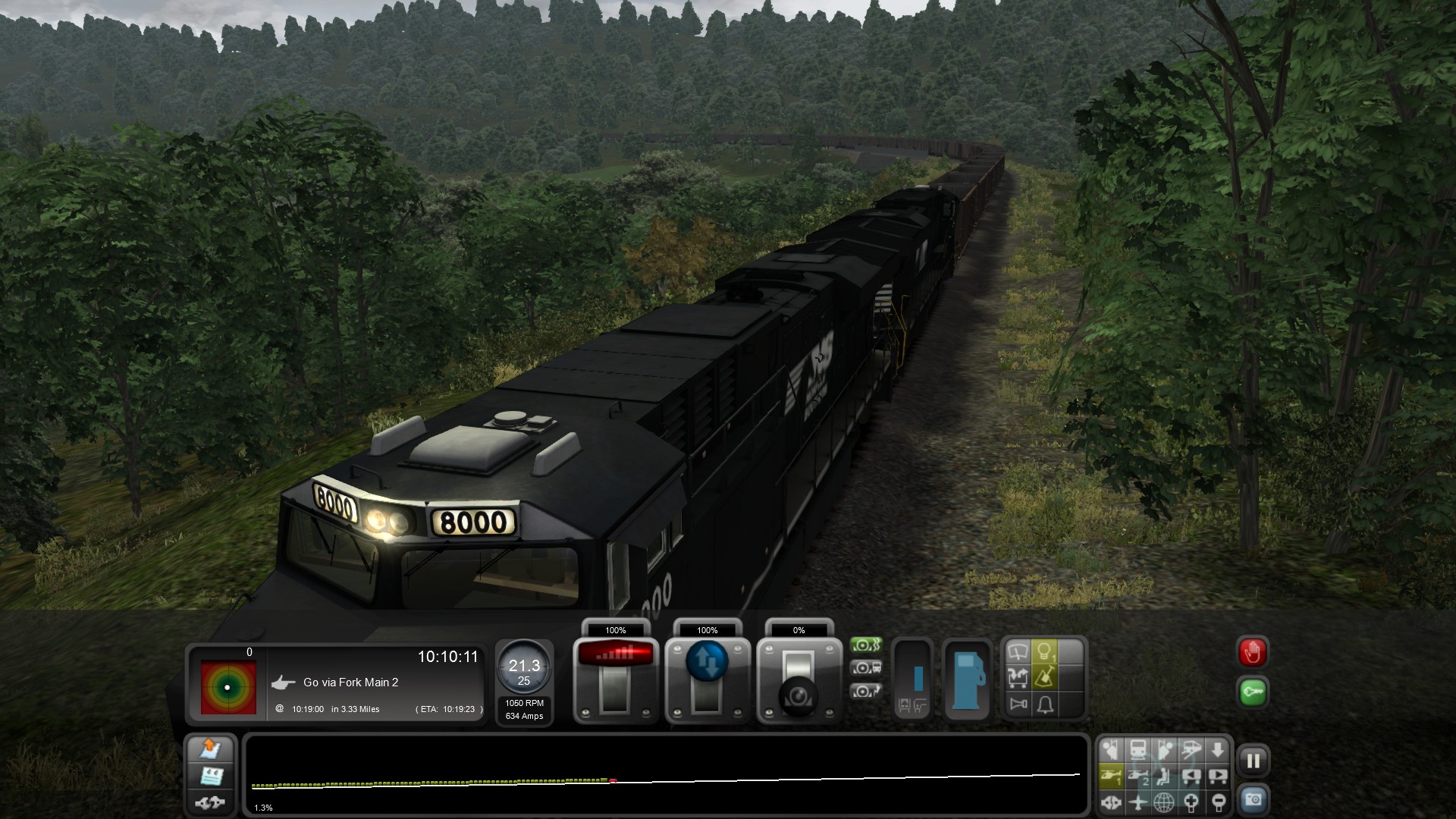Open the assignment notes icon
Viewport: 1456px width, 819px height.
(x=210, y=776)
